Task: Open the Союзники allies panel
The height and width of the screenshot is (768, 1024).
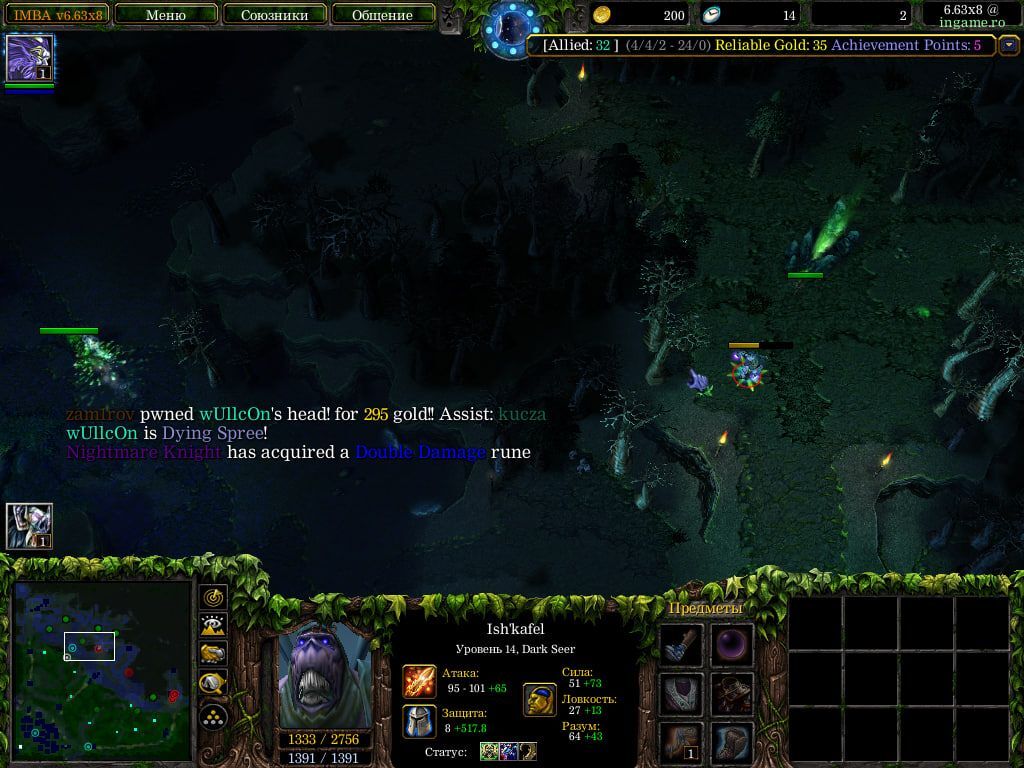Action: [274, 15]
